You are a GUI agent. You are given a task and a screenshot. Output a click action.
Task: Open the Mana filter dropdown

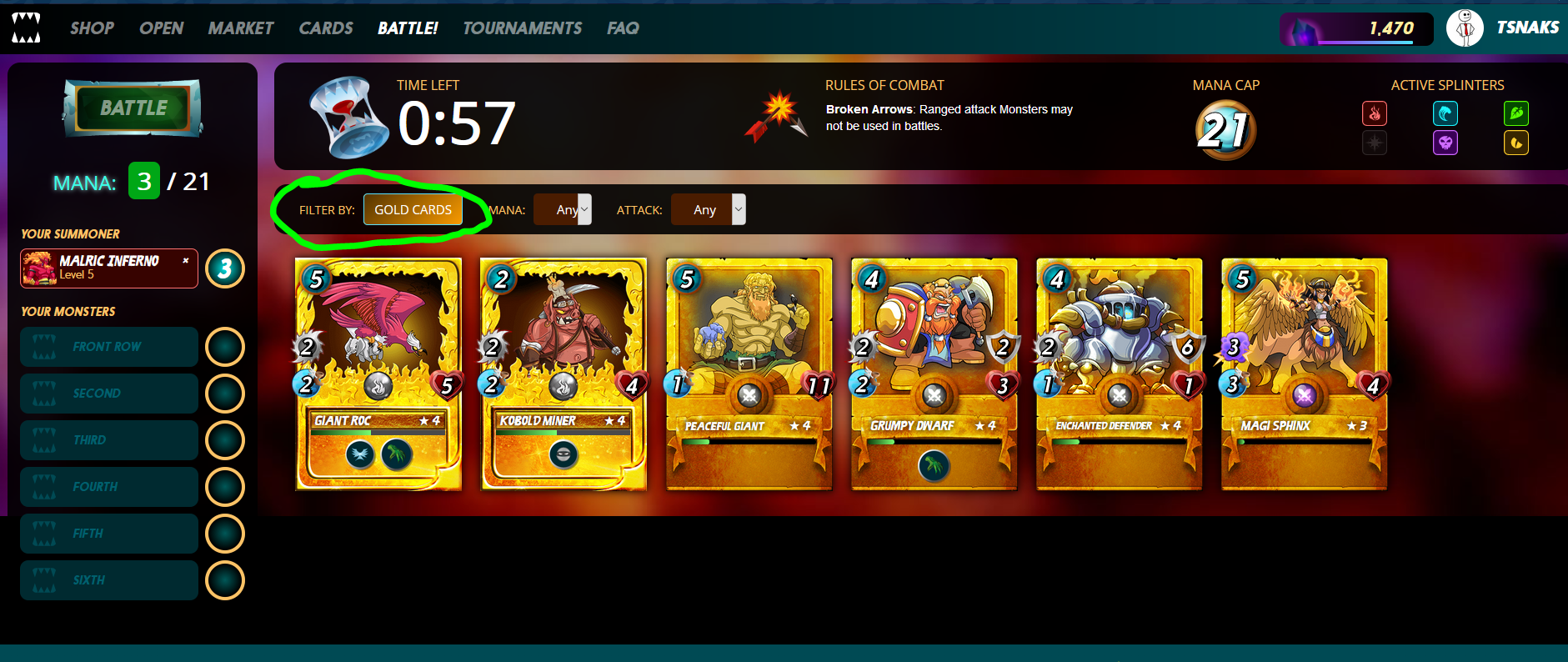click(563, 210)
